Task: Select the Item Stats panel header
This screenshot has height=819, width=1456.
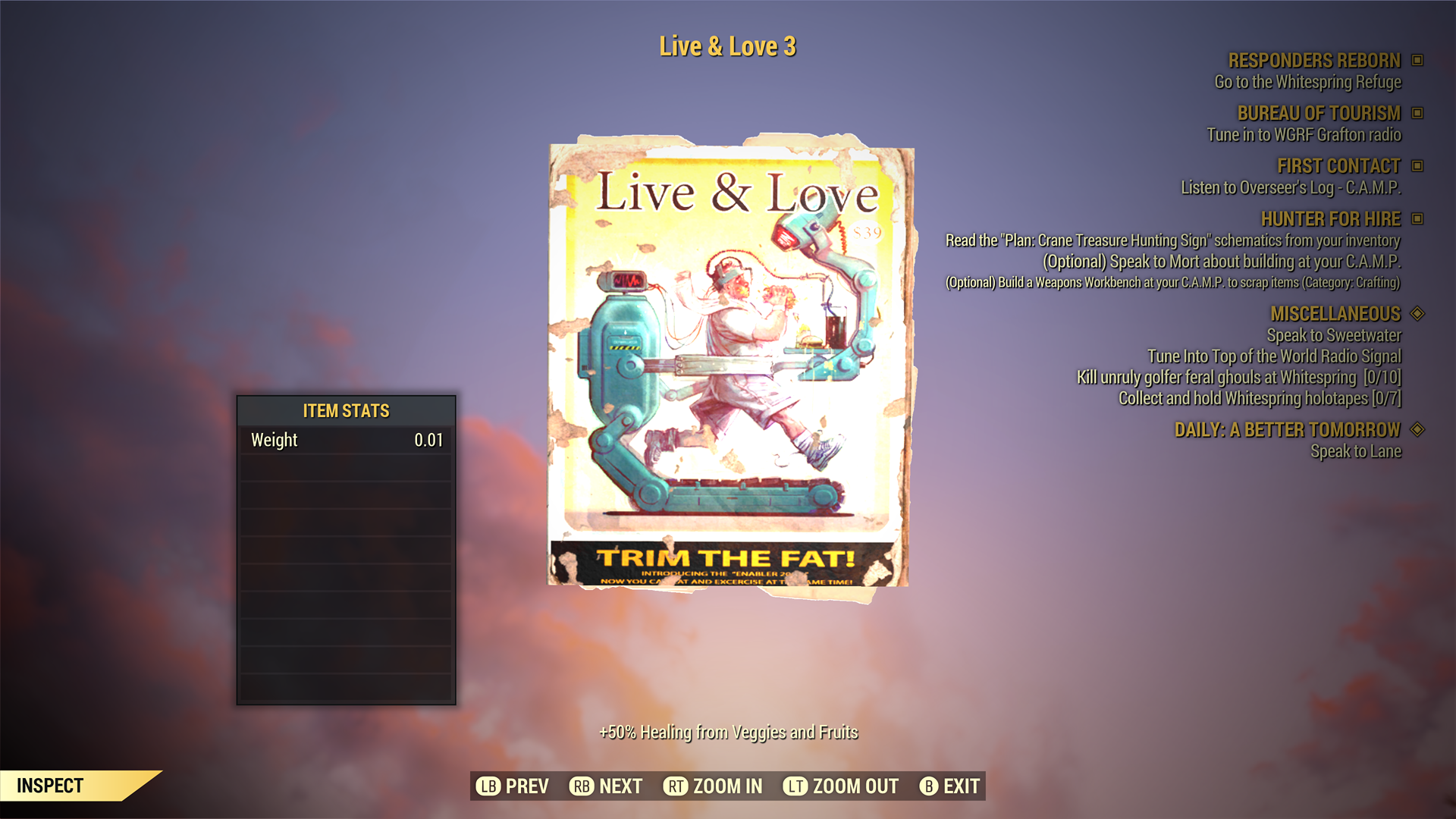Action: (x=346, y=411)
